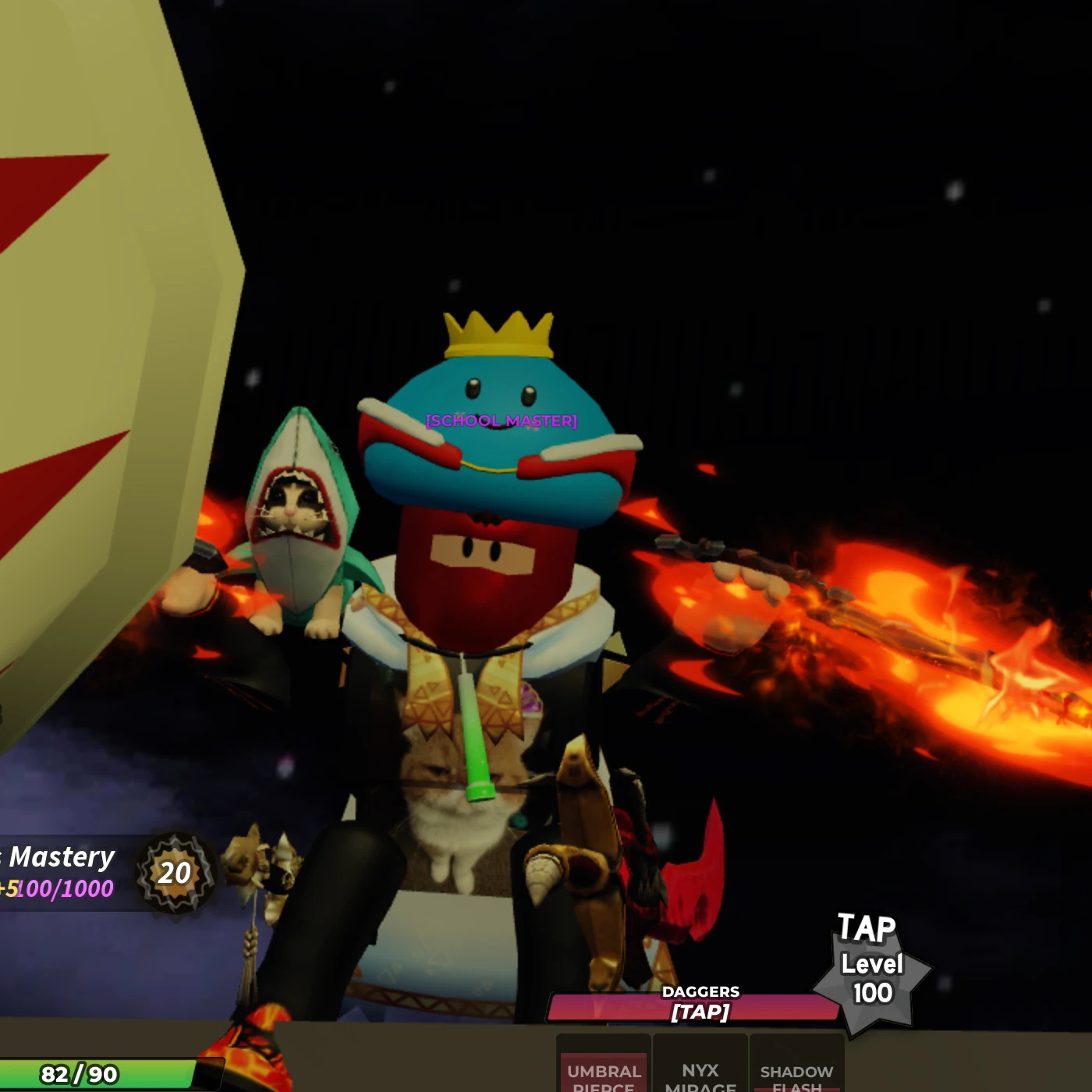
Task: Trigger the Shadow Flash ability
Action: point(796,1067)
